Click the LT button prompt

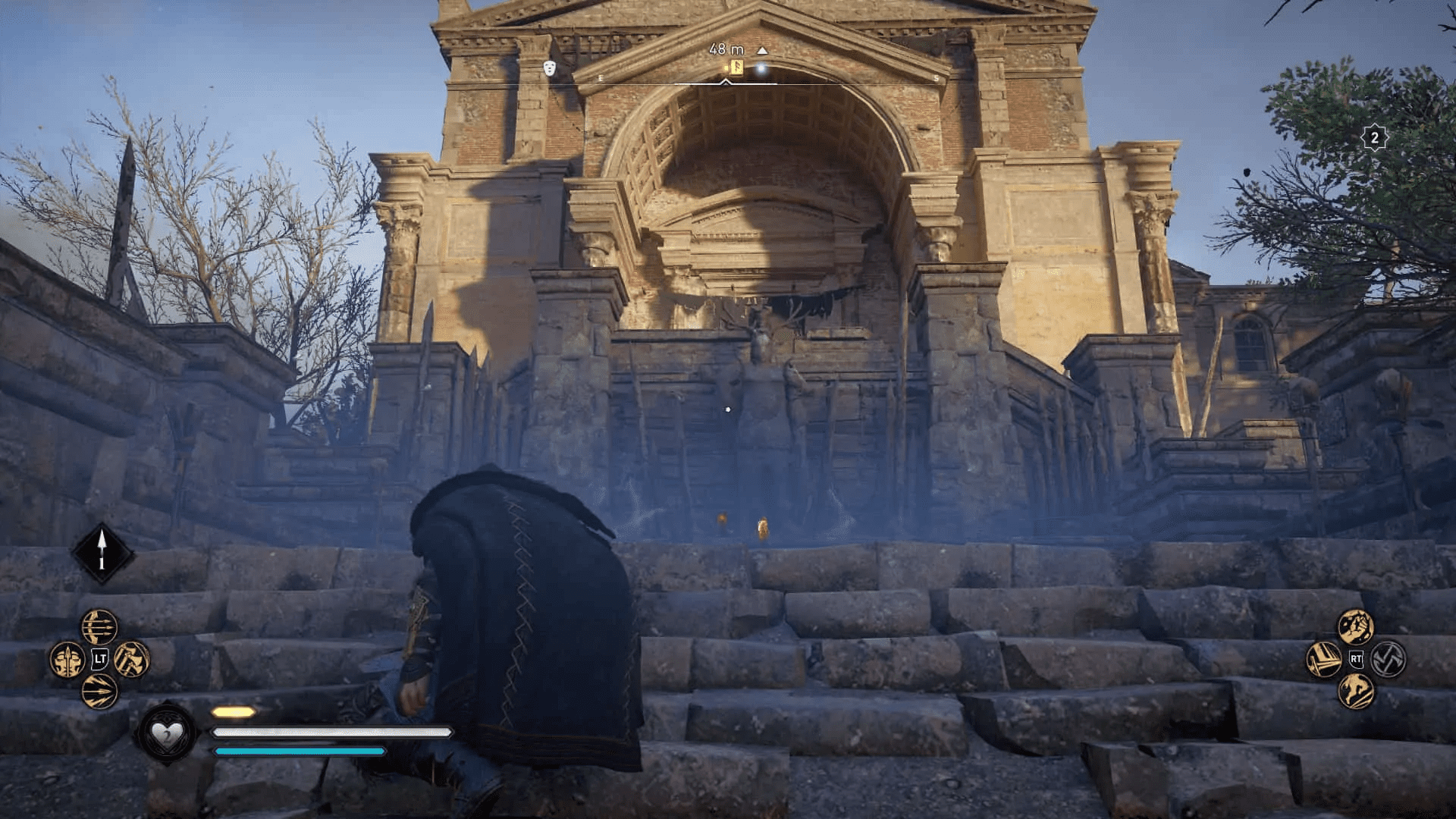point(99,659)
